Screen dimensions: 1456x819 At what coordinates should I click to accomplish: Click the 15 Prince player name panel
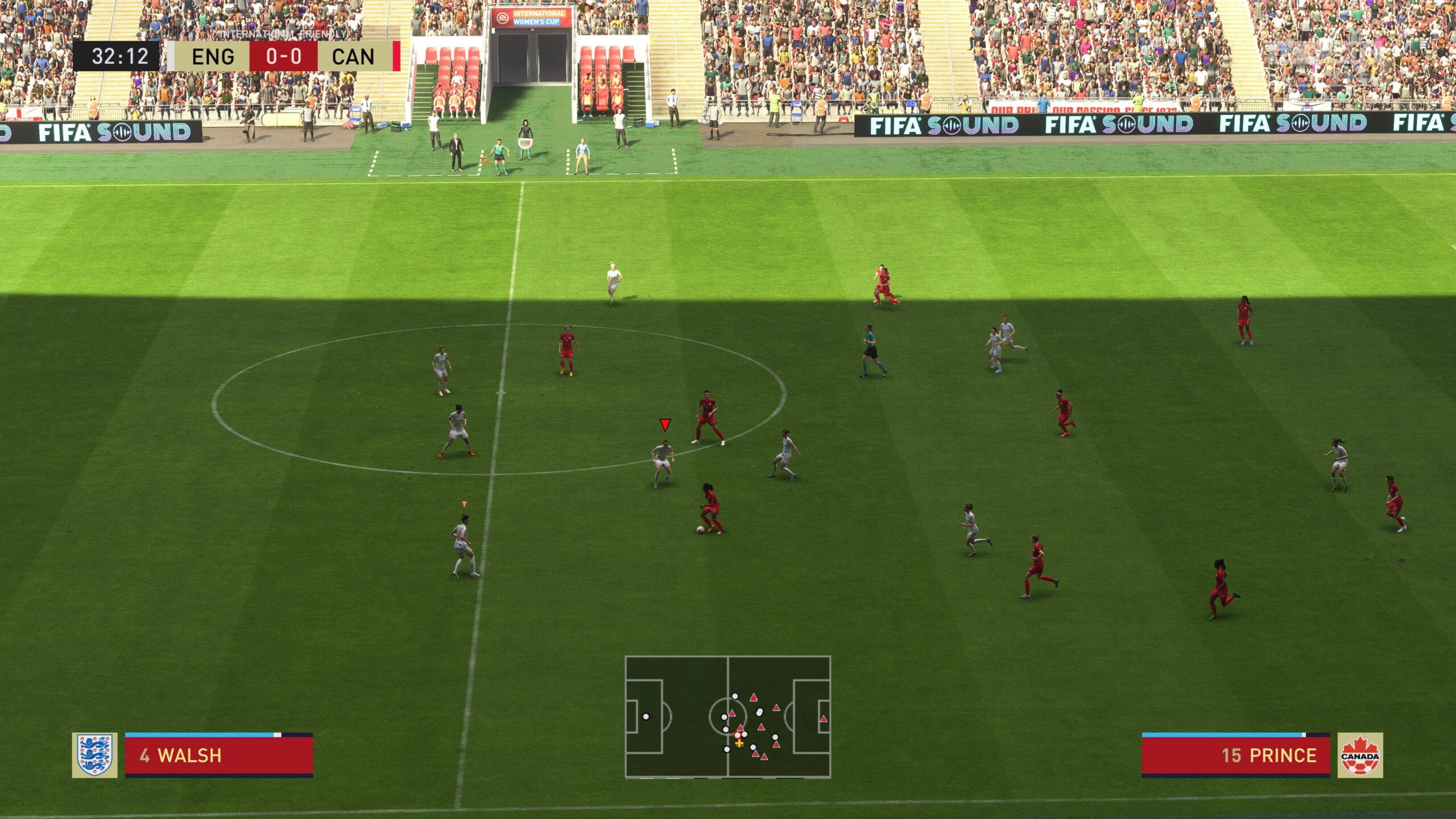1235,755
